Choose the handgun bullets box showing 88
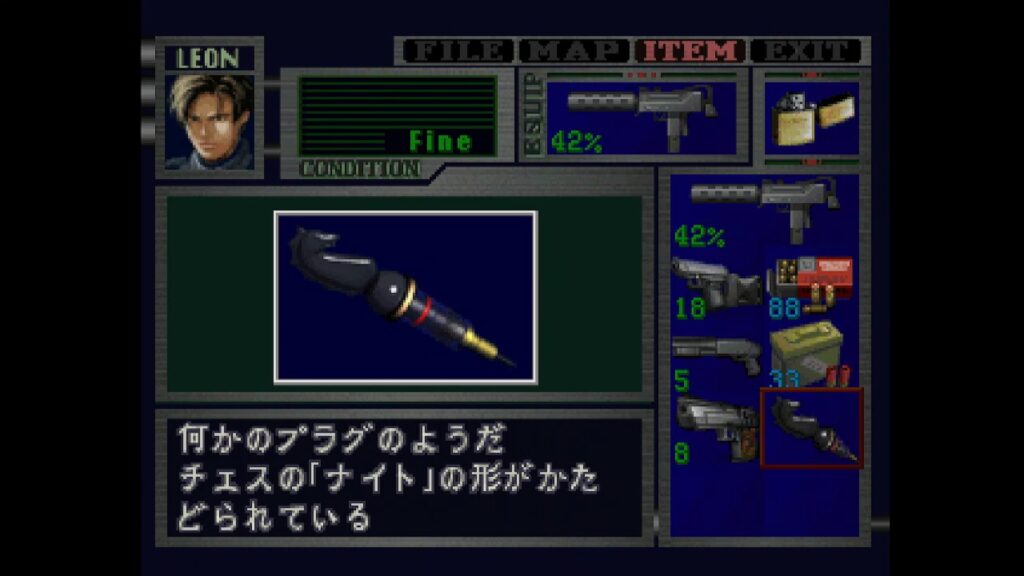 (x=810, y=284)
